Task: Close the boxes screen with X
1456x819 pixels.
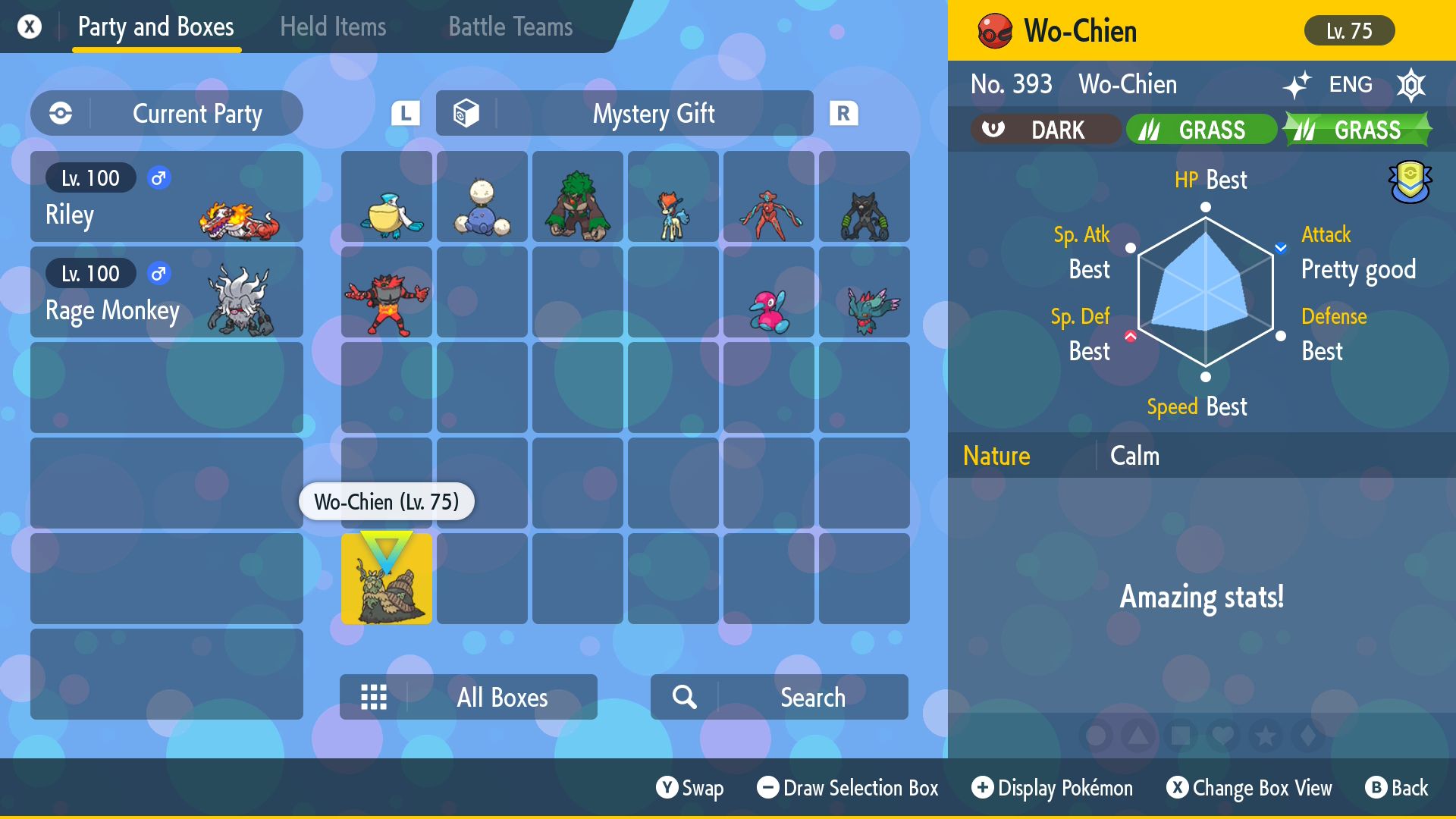Action: pos(30,27)
